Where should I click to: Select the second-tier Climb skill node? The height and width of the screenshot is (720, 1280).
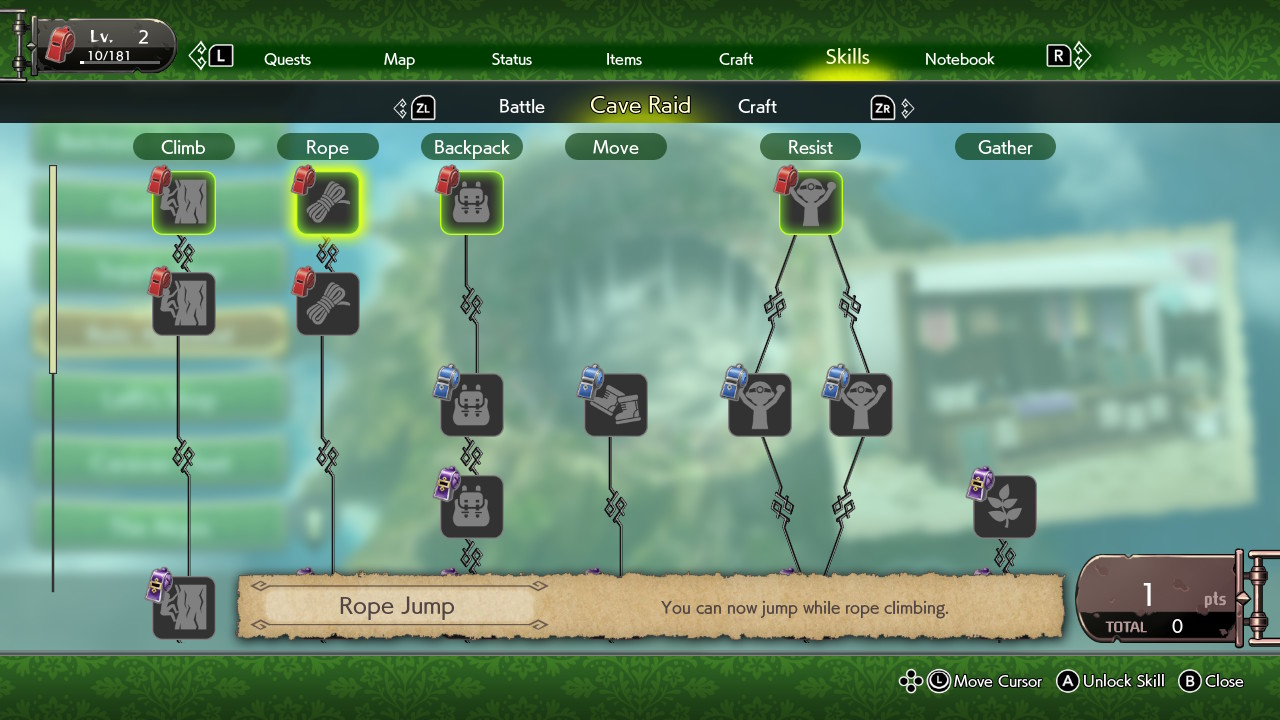pos(184,303)
